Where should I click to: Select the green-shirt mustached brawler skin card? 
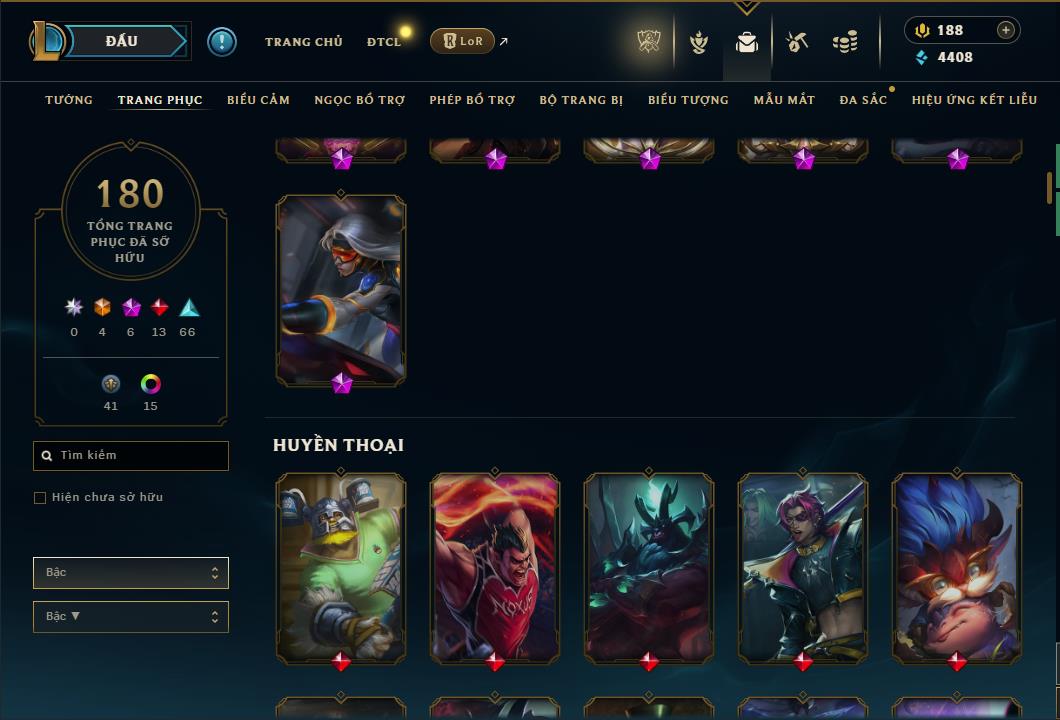tap(341, 568)
